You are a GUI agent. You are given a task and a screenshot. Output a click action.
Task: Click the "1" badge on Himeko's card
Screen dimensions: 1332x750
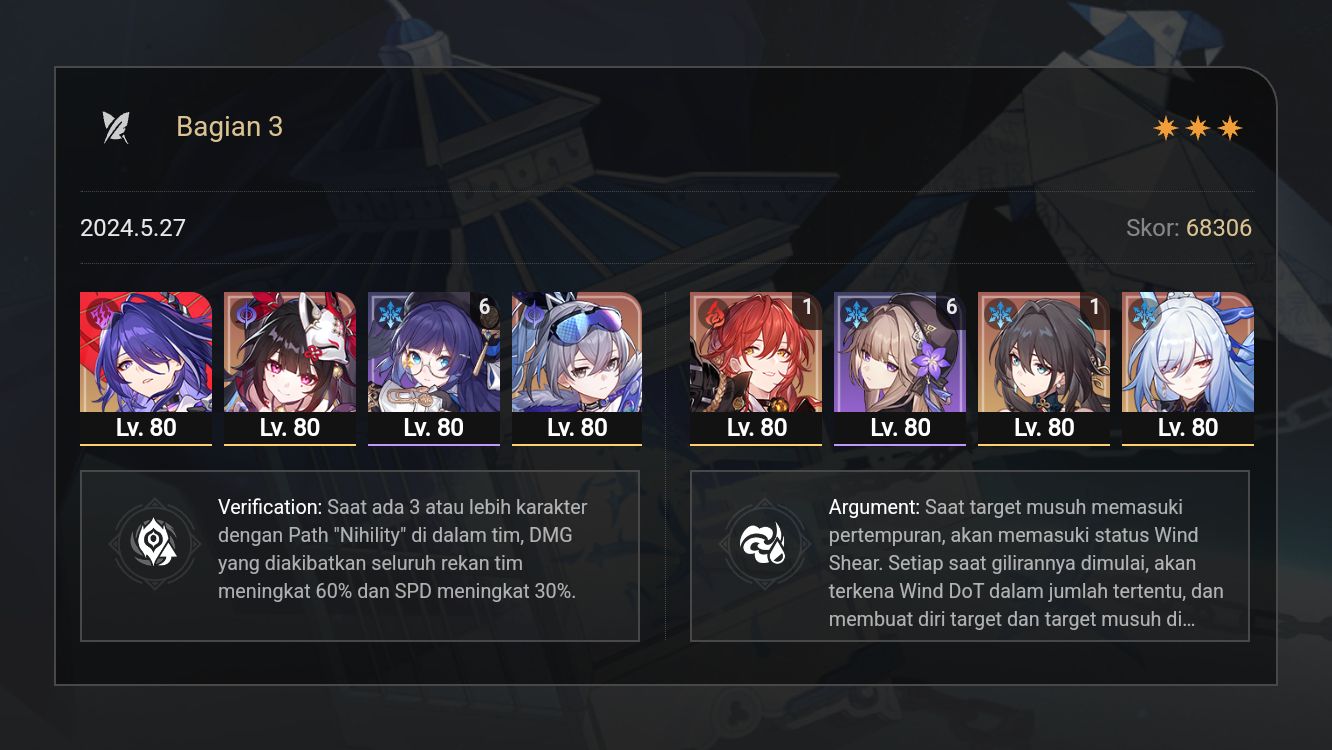click(x=810, y=307)
